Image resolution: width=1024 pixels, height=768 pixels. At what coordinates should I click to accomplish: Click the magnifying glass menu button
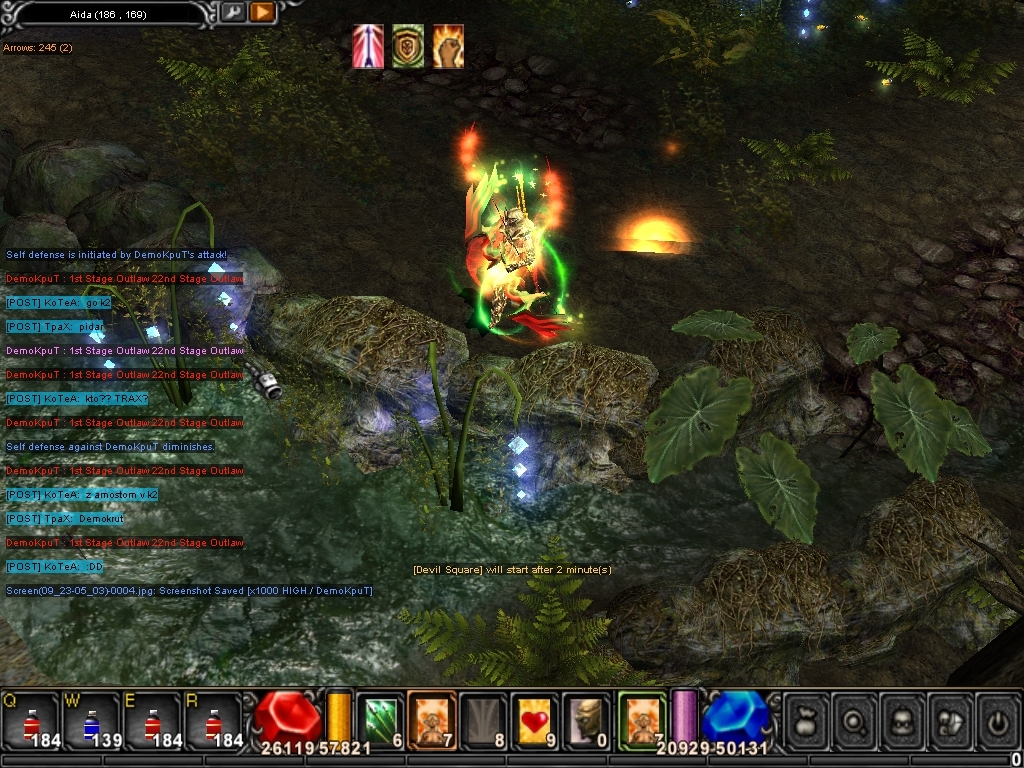[x=853, y=720]
